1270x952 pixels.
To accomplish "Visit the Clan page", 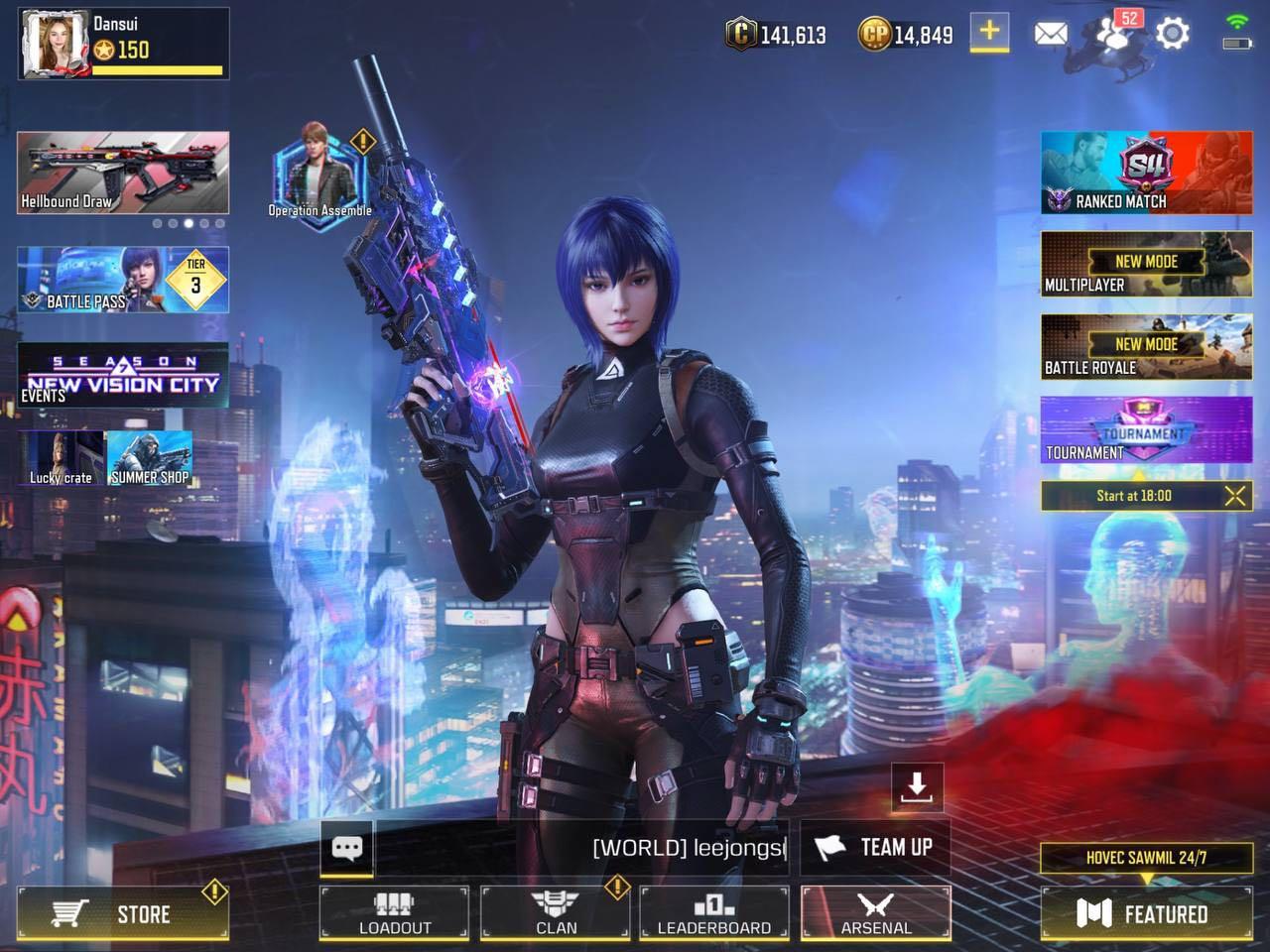I will [x=556, y=913].
